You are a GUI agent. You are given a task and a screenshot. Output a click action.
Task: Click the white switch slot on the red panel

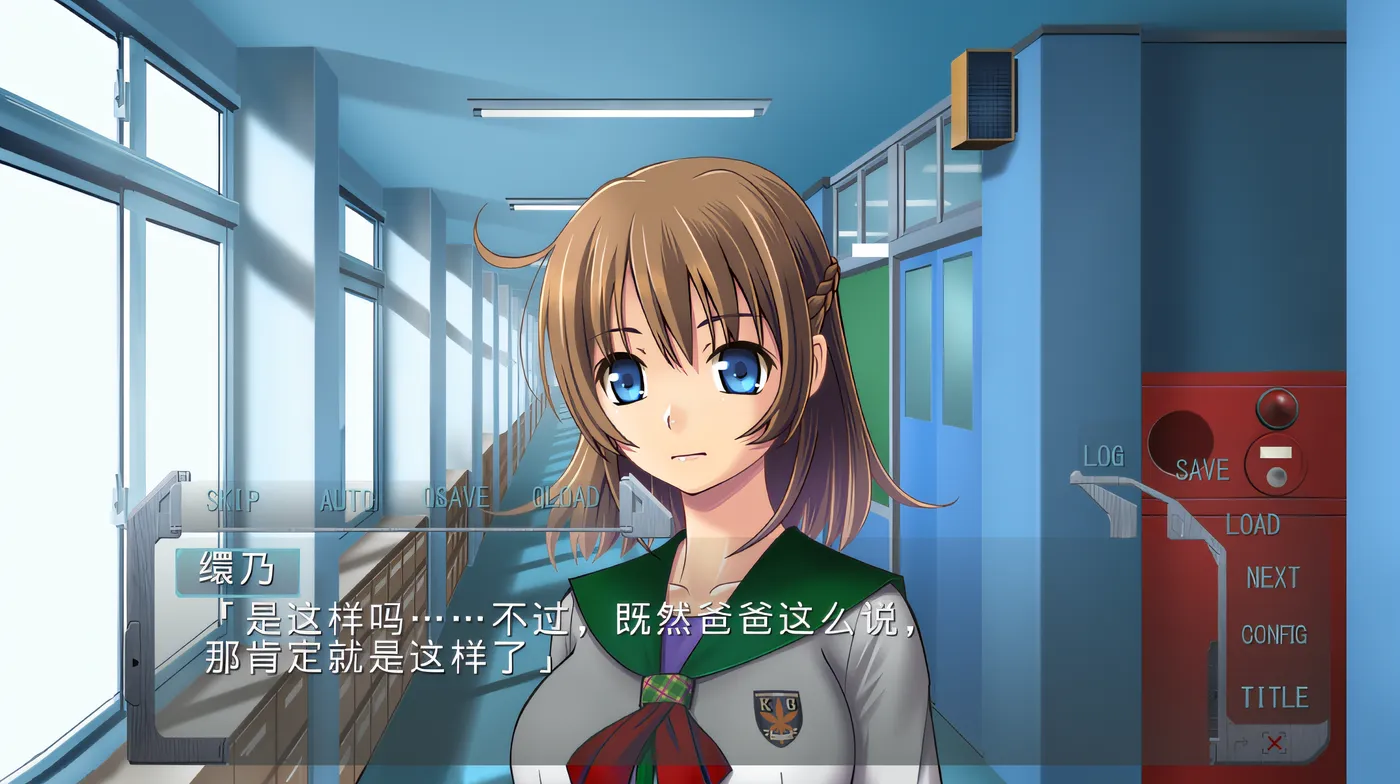click(x=1275, y=451)
